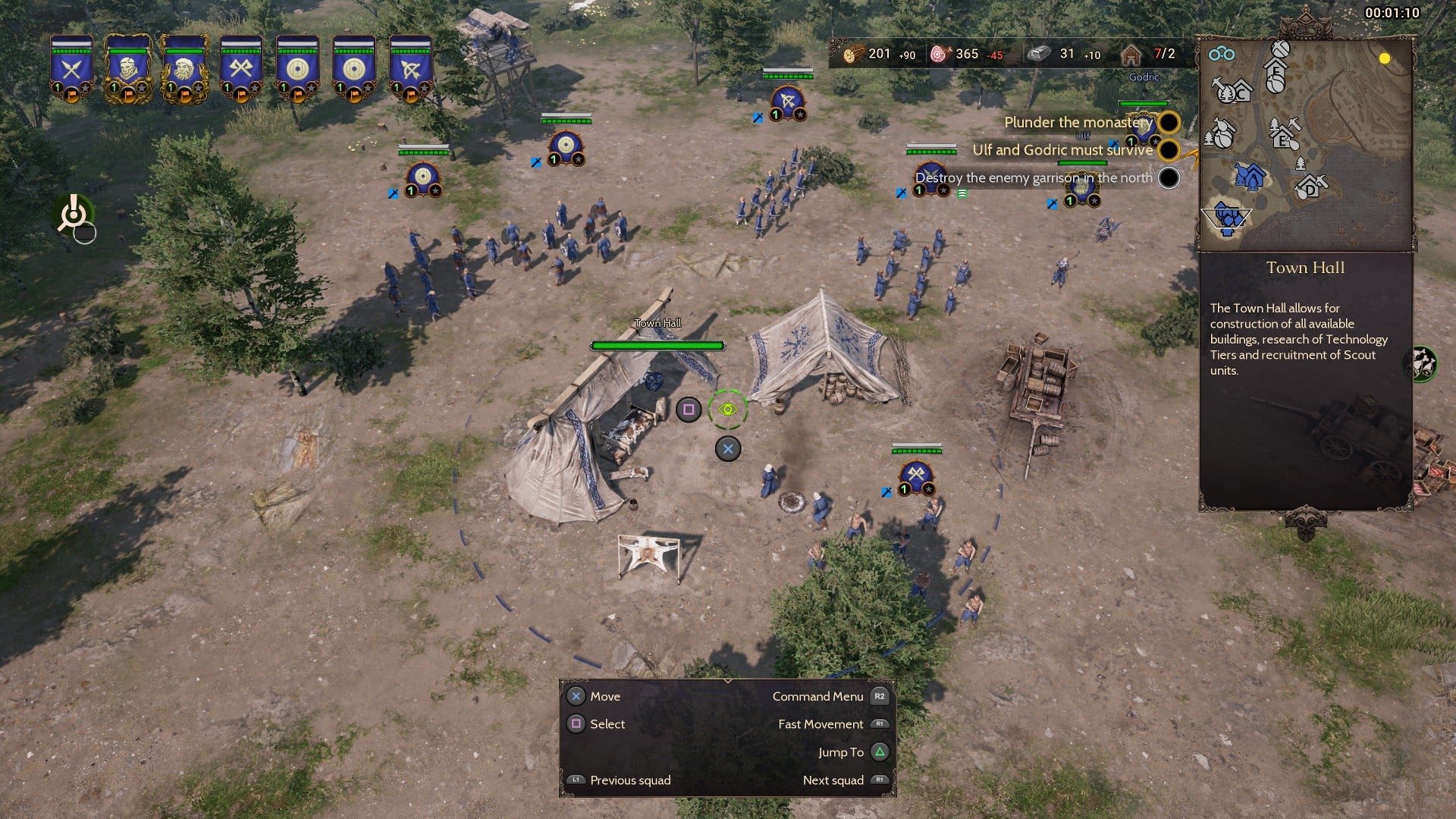The image size is (1456, 819).
Task: Open the Plunder the monastery objective
Action: click(x=1078, y=122)
